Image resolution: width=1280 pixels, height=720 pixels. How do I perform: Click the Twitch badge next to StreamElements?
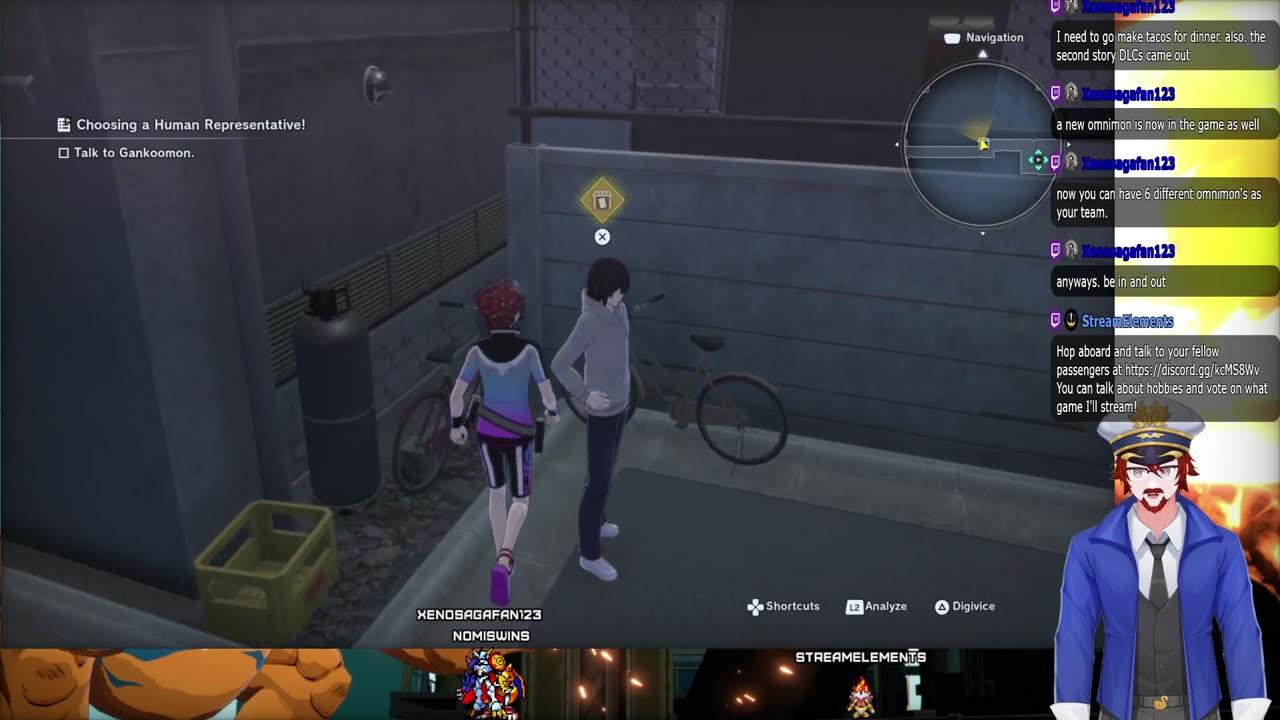pyautogui.click(x=1056, y=321)
